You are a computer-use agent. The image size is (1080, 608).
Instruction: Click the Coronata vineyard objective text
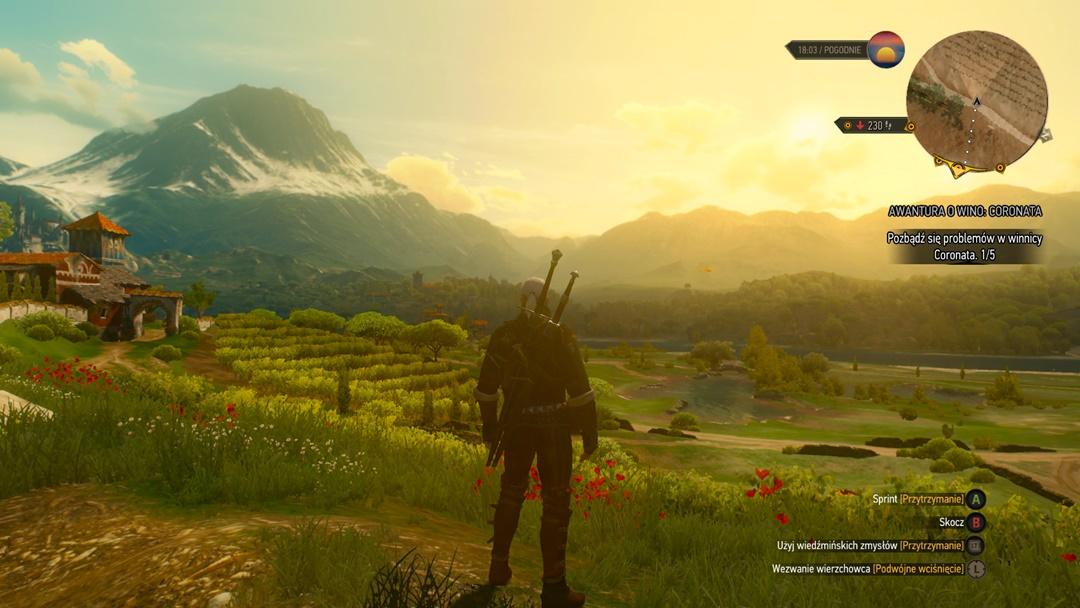point(964,246)
